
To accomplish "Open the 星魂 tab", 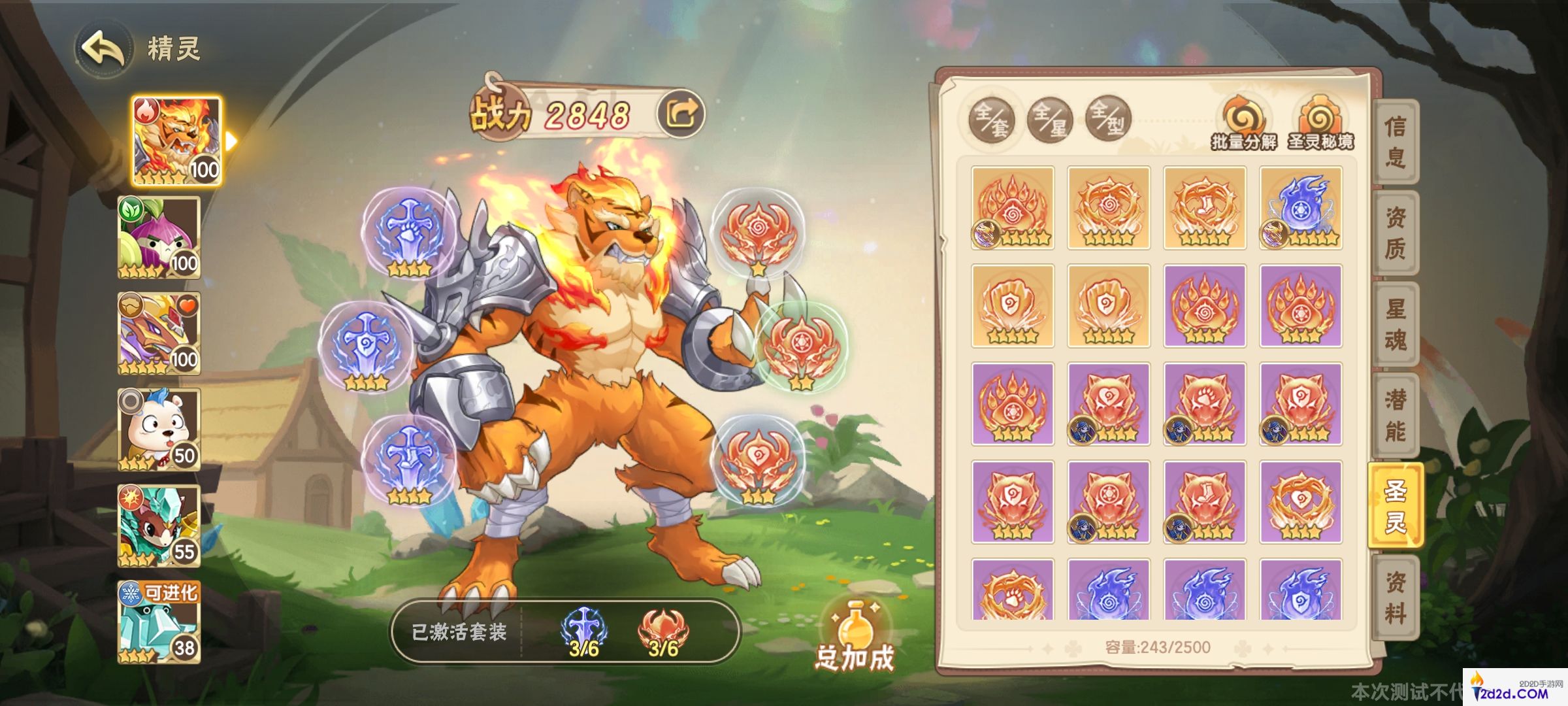I will click(1395, 324).
